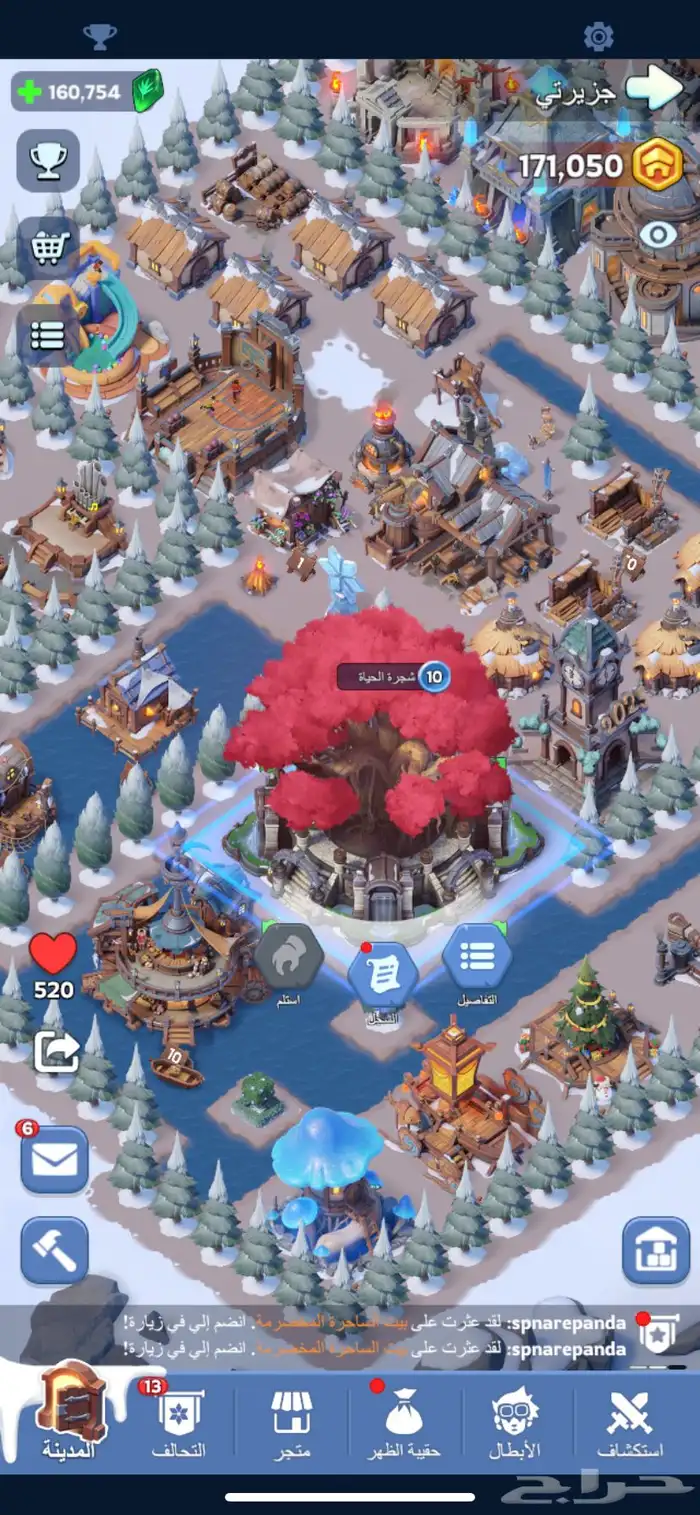Open the Backpack tab

pos(405,1422)
